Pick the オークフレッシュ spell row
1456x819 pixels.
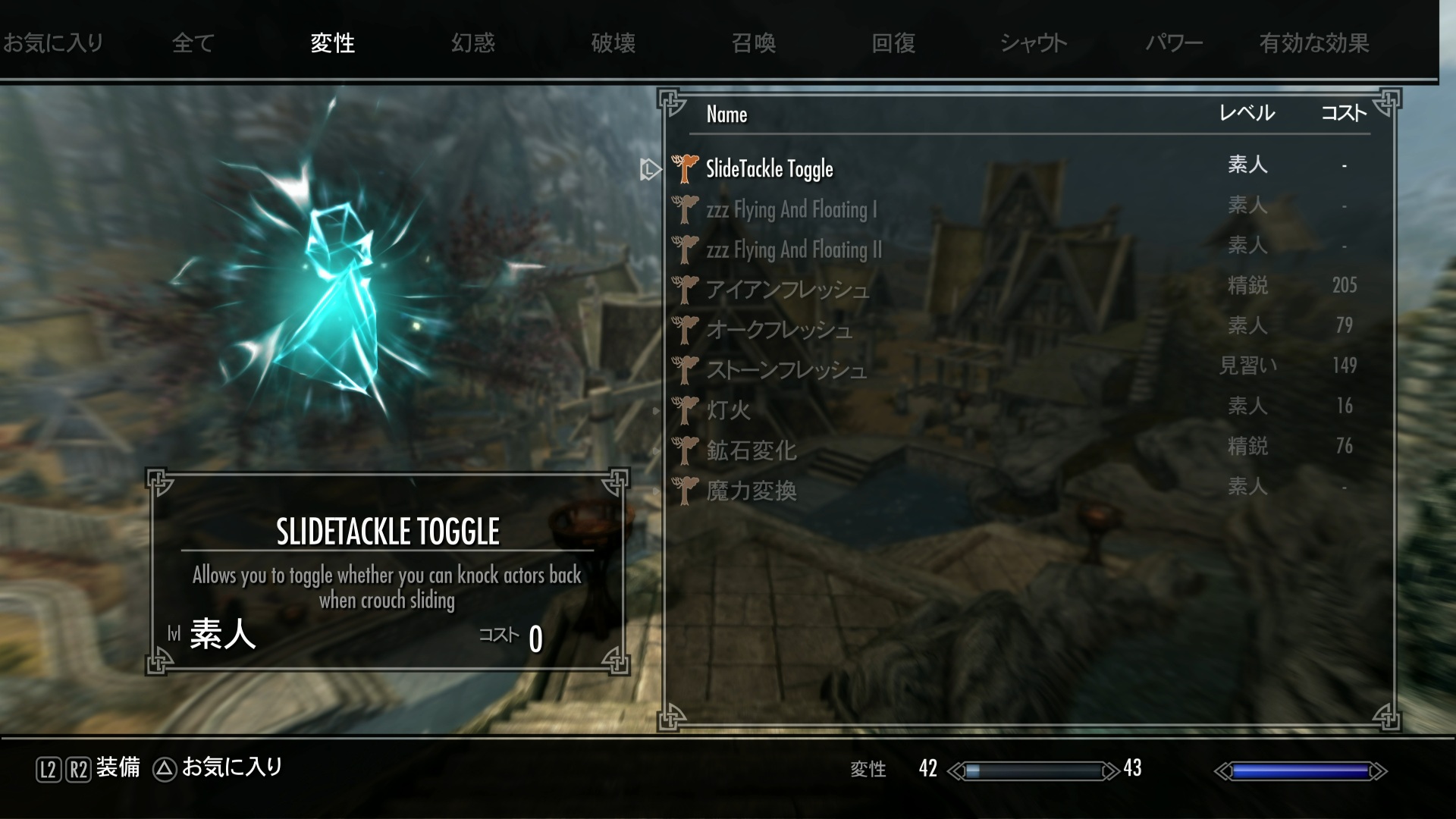[779, 329]
